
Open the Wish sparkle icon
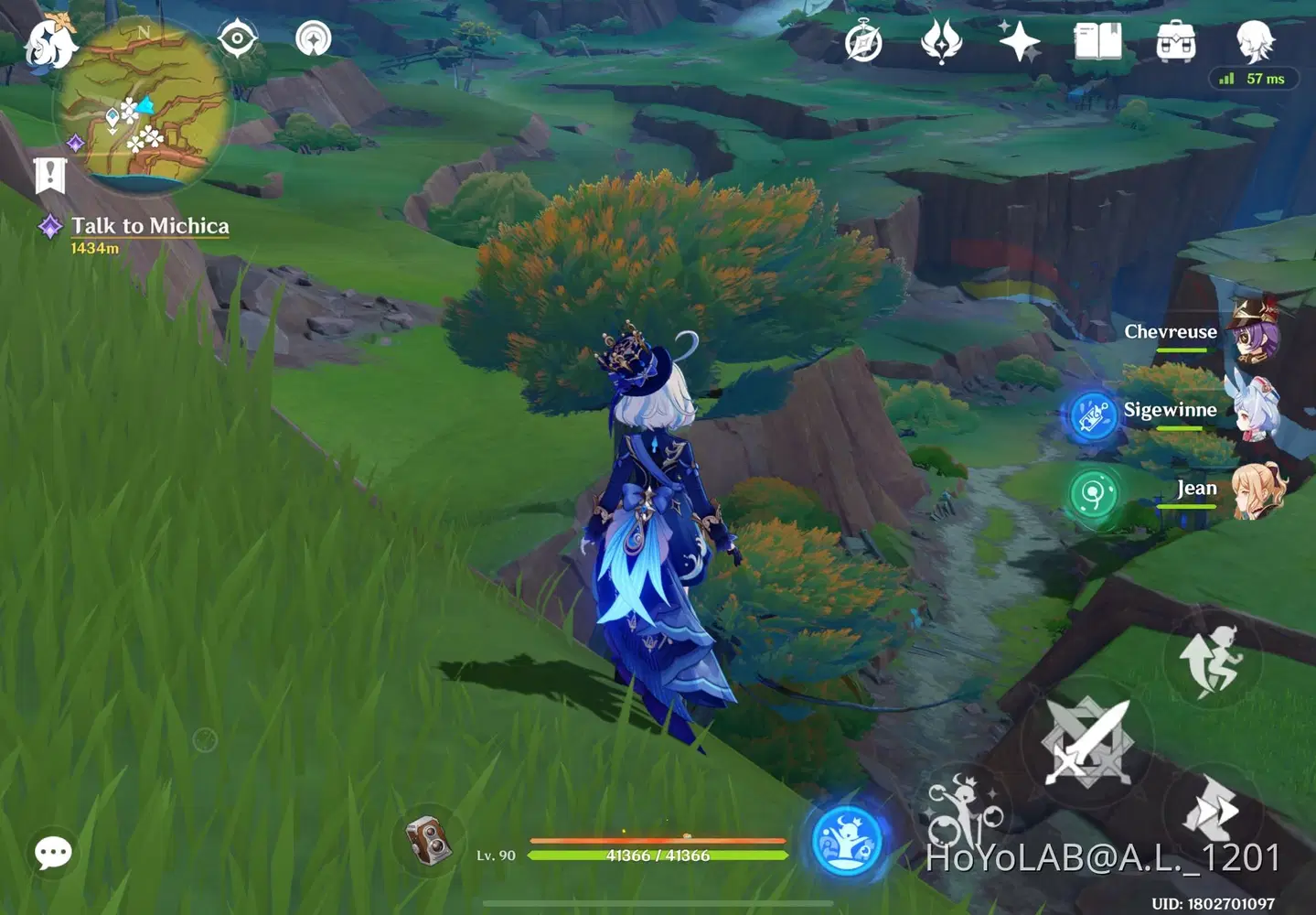[x=1018, y=42]
